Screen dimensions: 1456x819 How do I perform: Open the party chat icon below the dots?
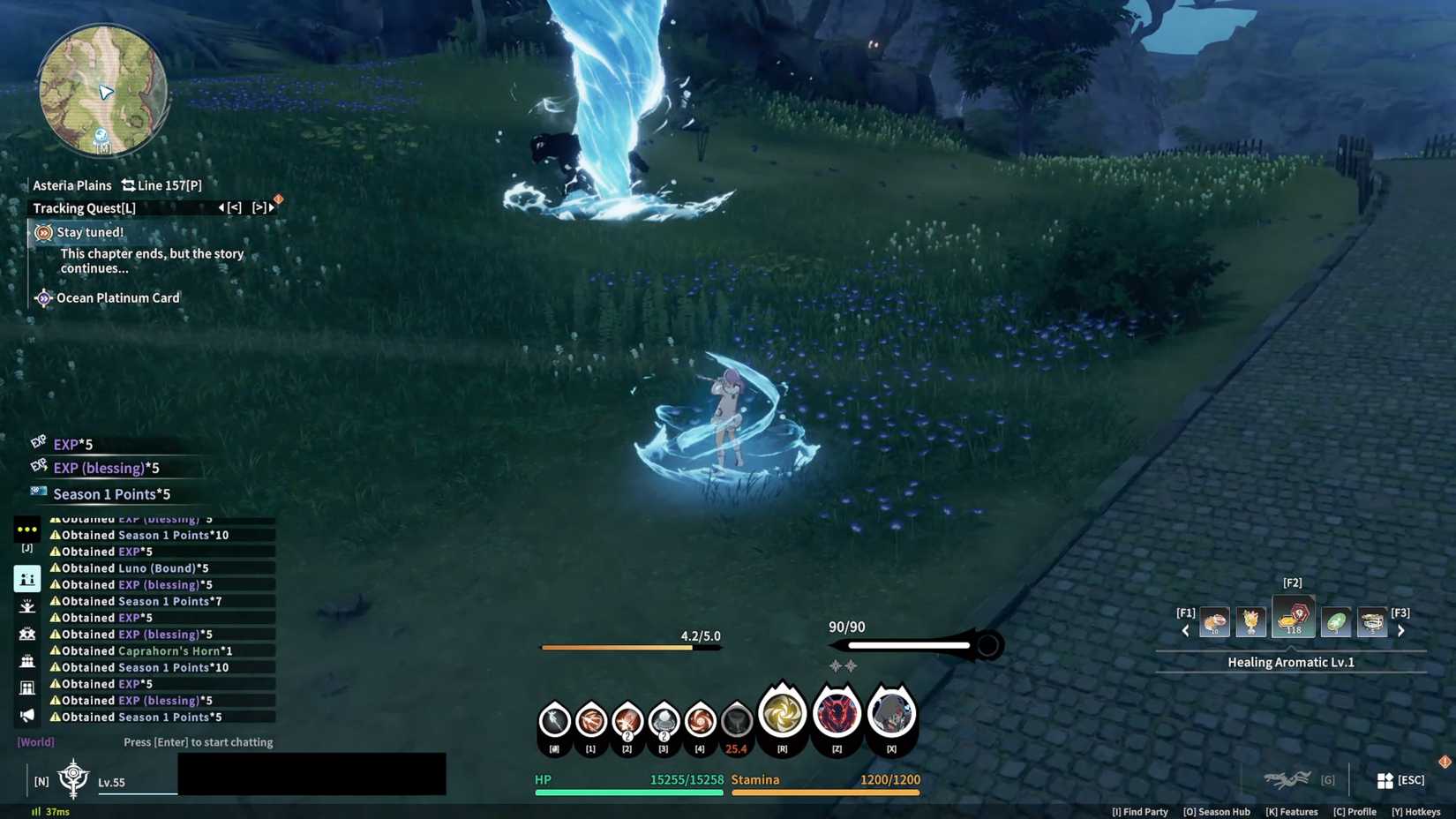tap(27, 633)
